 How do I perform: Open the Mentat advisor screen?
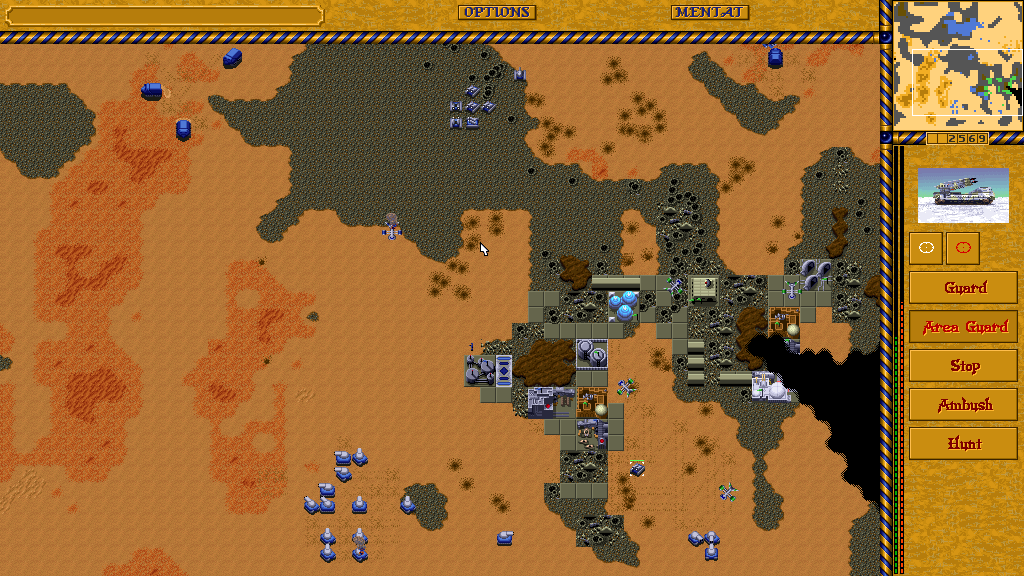click(709, 12)
